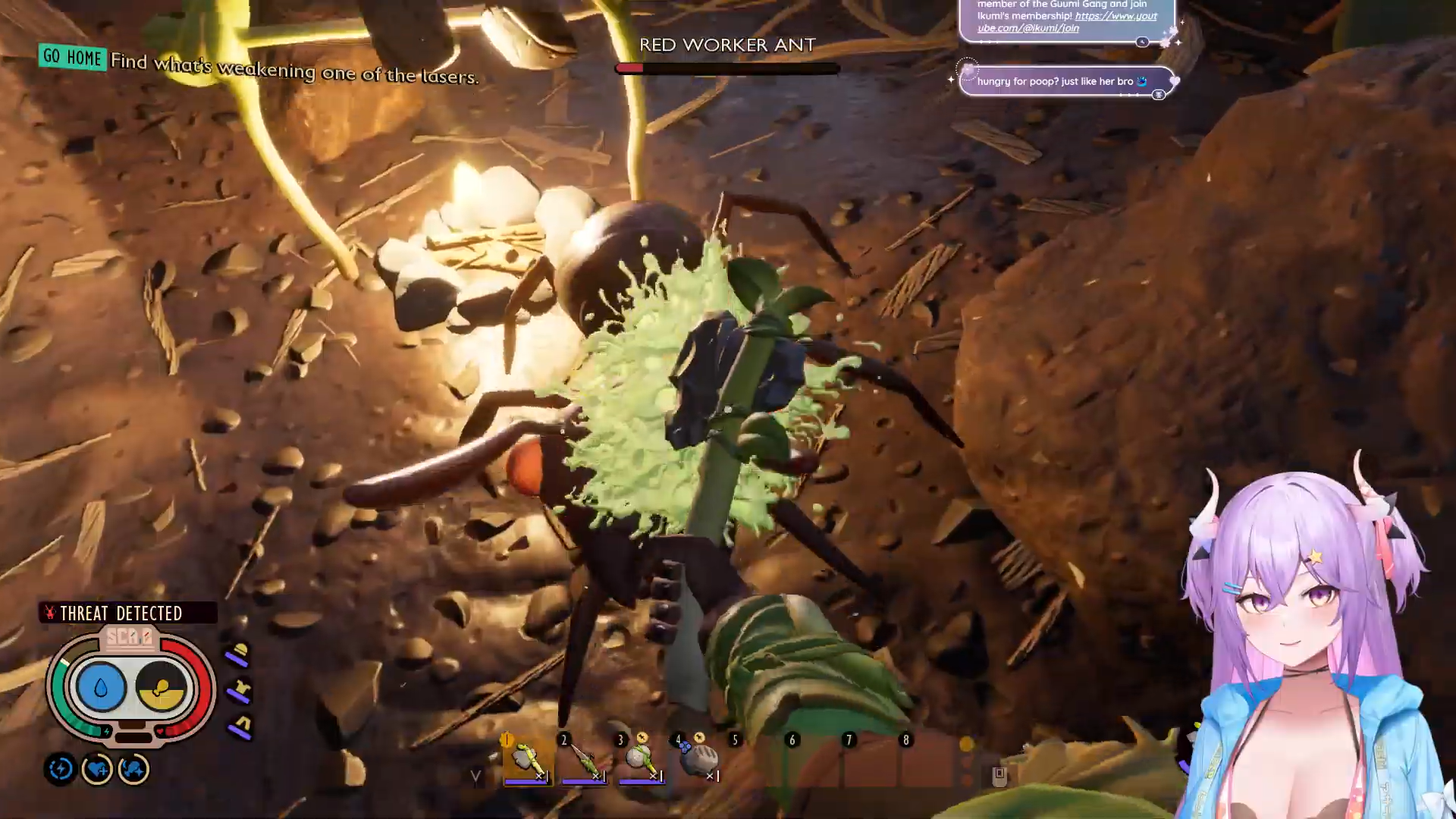The width and height of the screenshot is (1456, 819).
Task: Click the blue water droplet thirst gauge
Action: (x=101, y=687)
